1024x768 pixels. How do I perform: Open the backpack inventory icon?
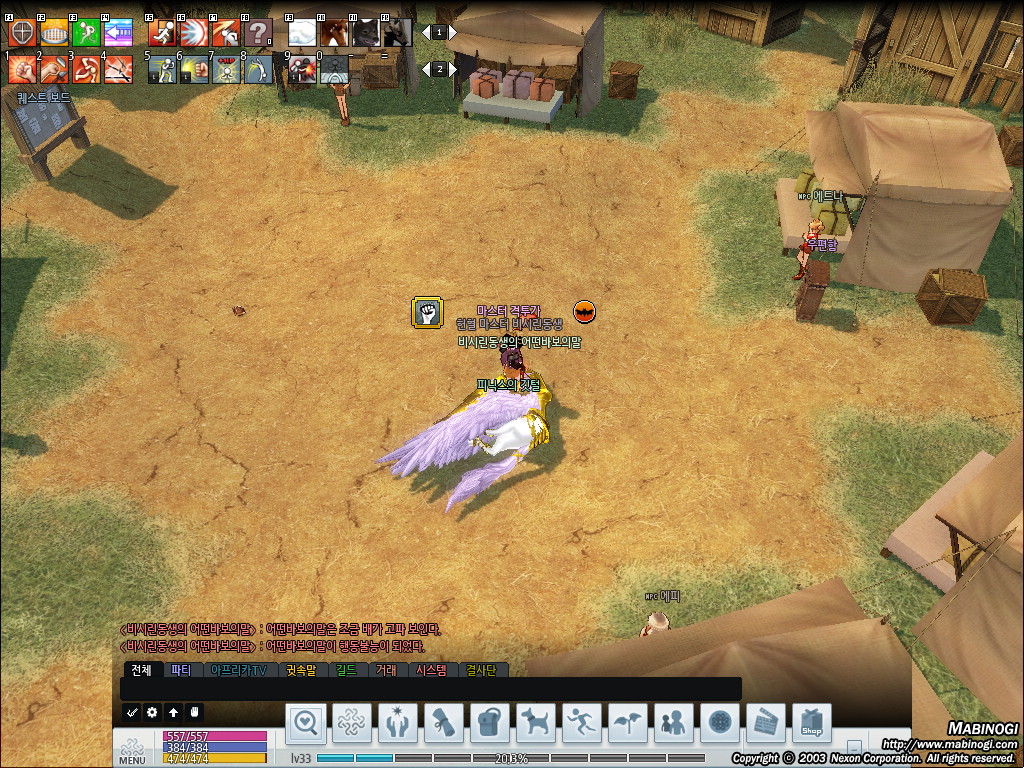point(489,721)
